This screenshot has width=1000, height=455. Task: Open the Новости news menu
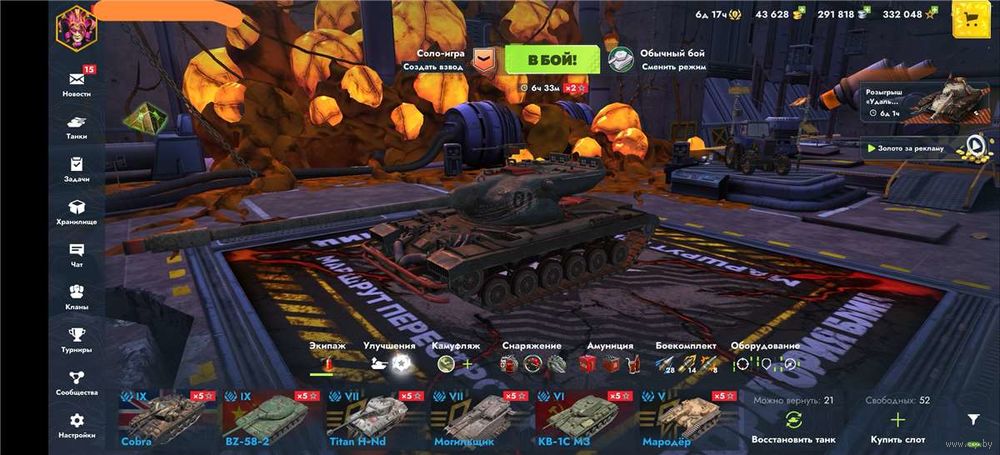(x=76, y=83)
